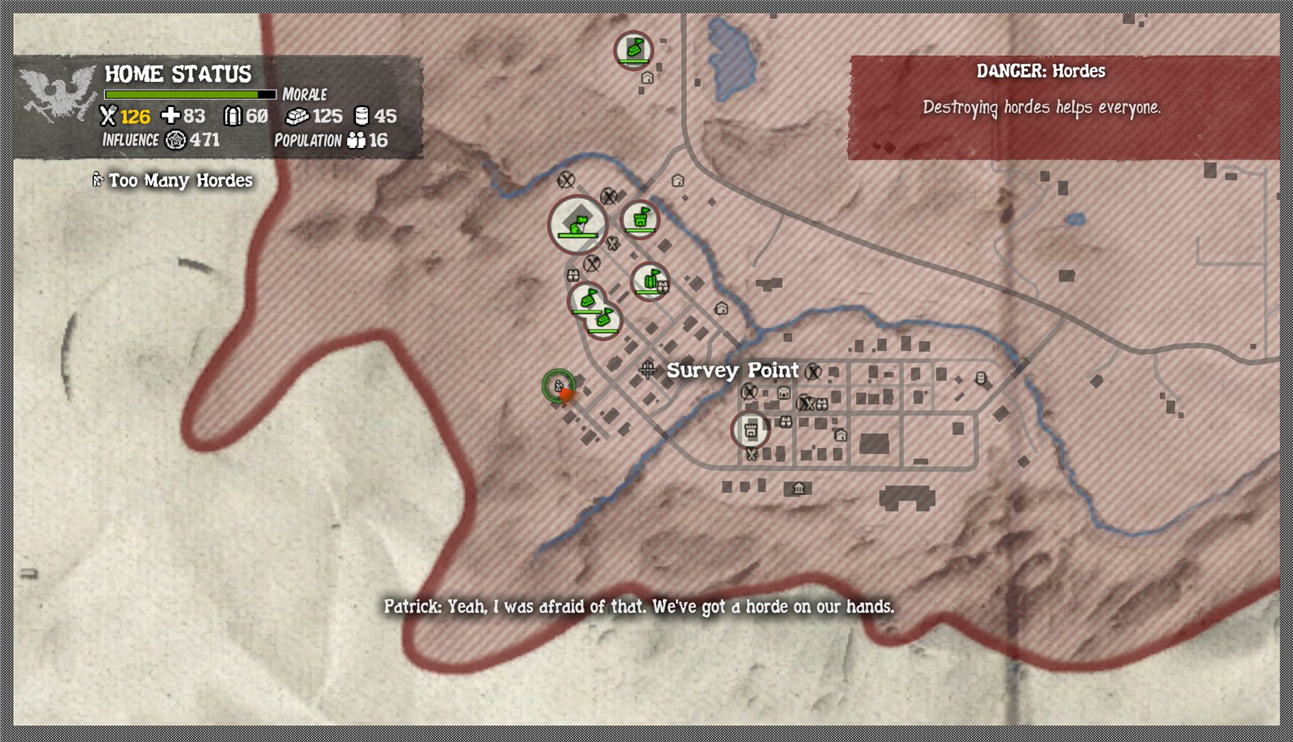
Task: Open the DANGER: Hordes info panel
Action: (1063, 107)
